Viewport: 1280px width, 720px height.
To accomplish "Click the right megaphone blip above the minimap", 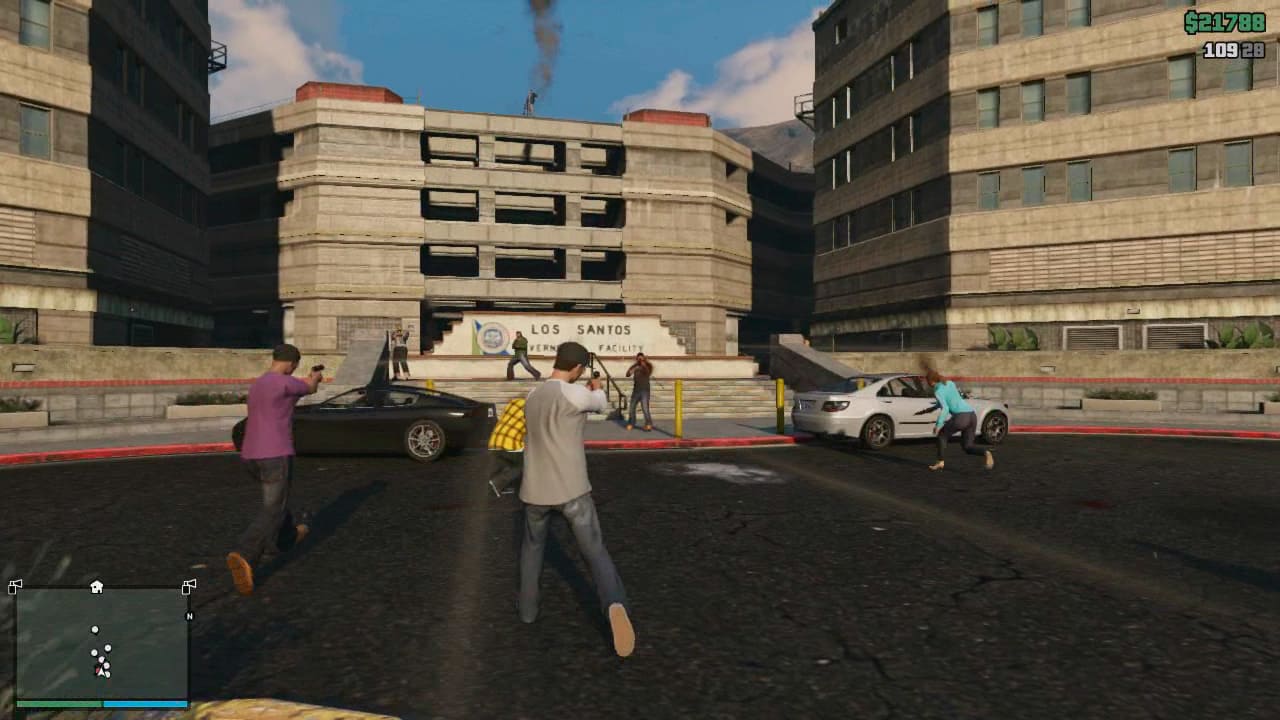I will coord(189,586).
